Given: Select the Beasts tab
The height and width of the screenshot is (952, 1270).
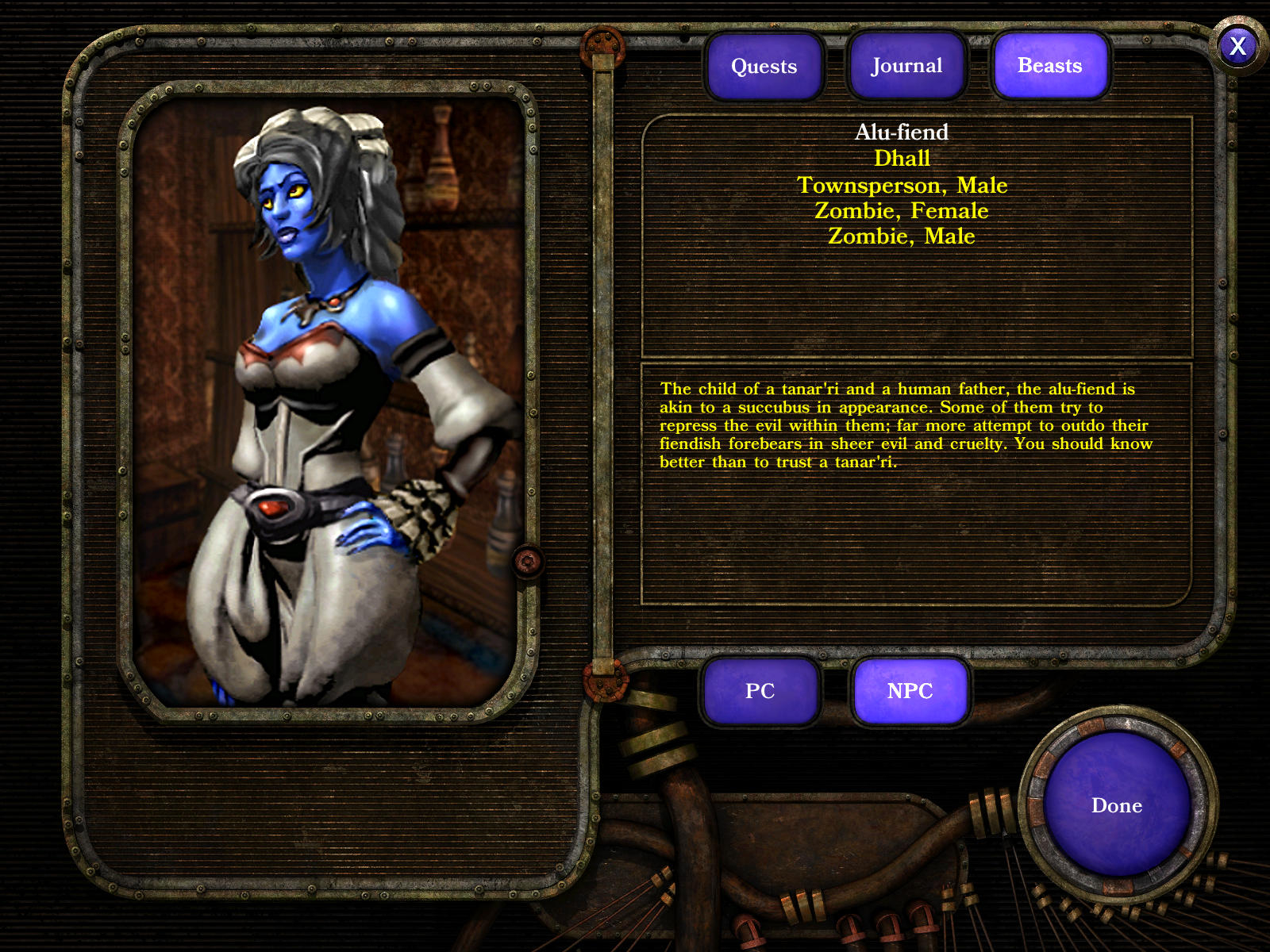Looking at the screenshot, I should coord(1049,66).
